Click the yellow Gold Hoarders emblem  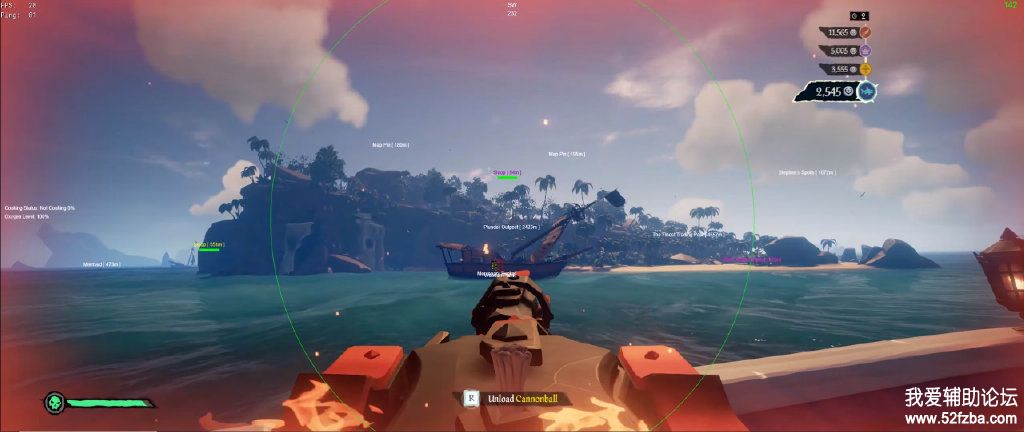(x=865, y=69)
